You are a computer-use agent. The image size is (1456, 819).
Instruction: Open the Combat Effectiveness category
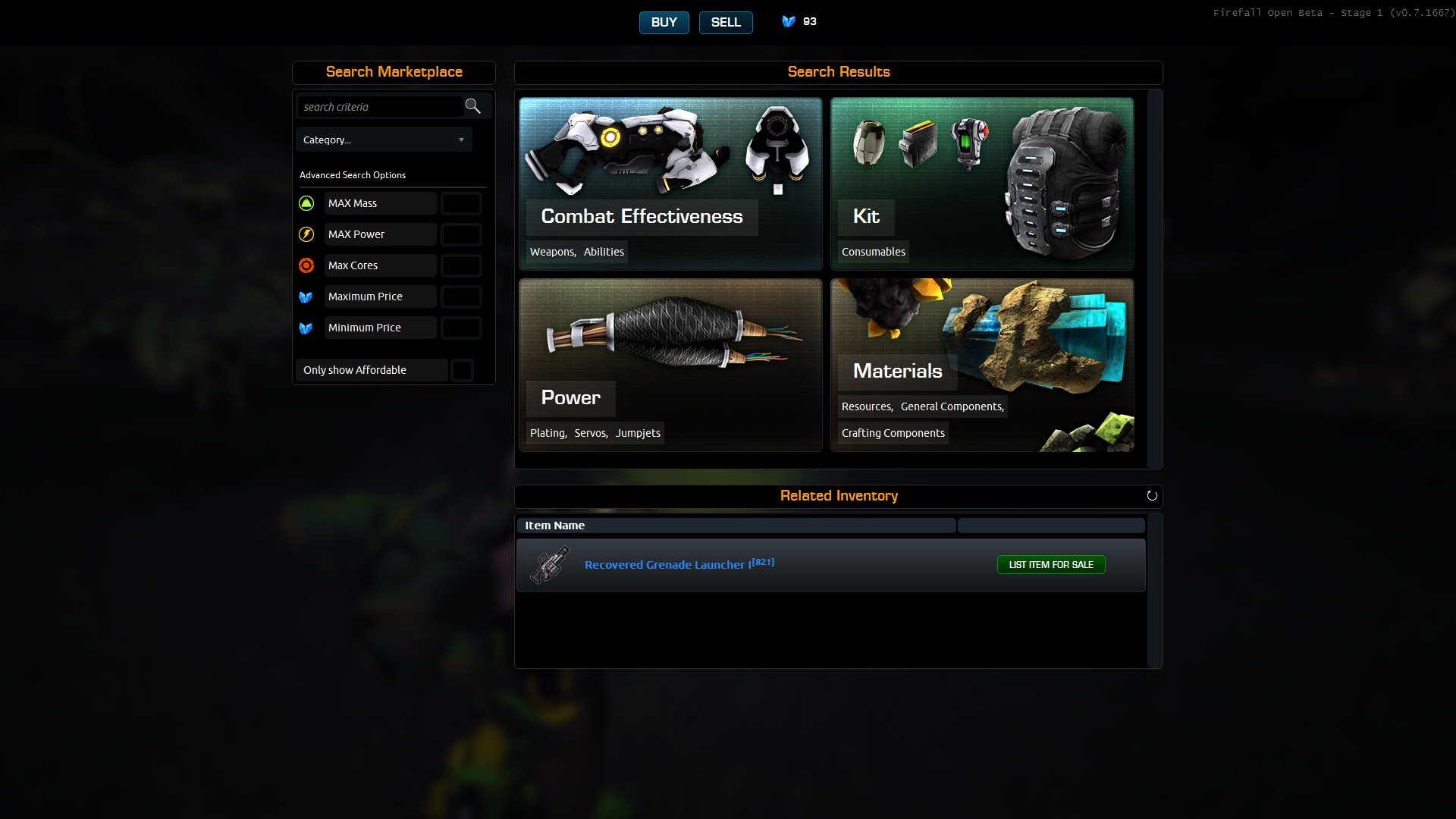click(670, 184)
